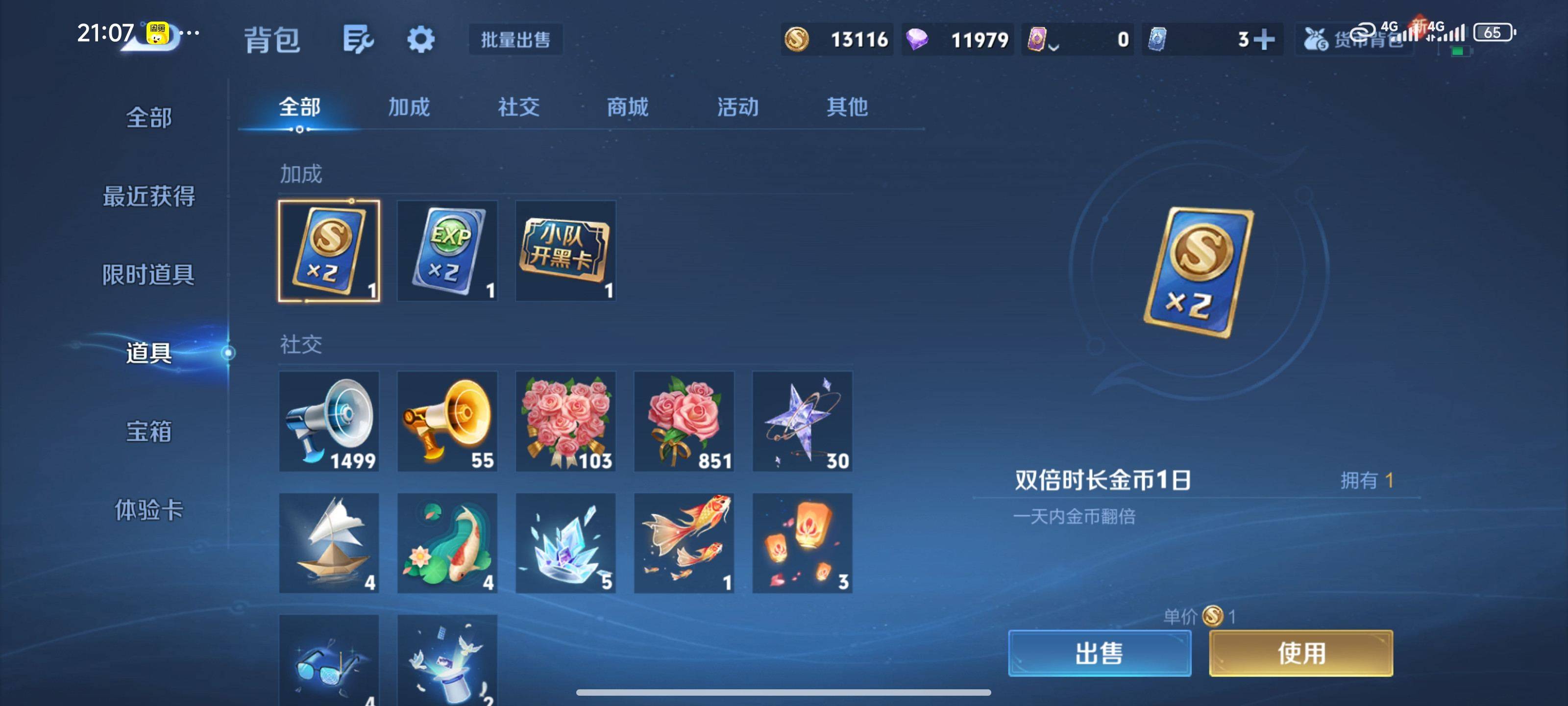
Task: Click the 批量出售 batch sell option
Action: [514, 39]
